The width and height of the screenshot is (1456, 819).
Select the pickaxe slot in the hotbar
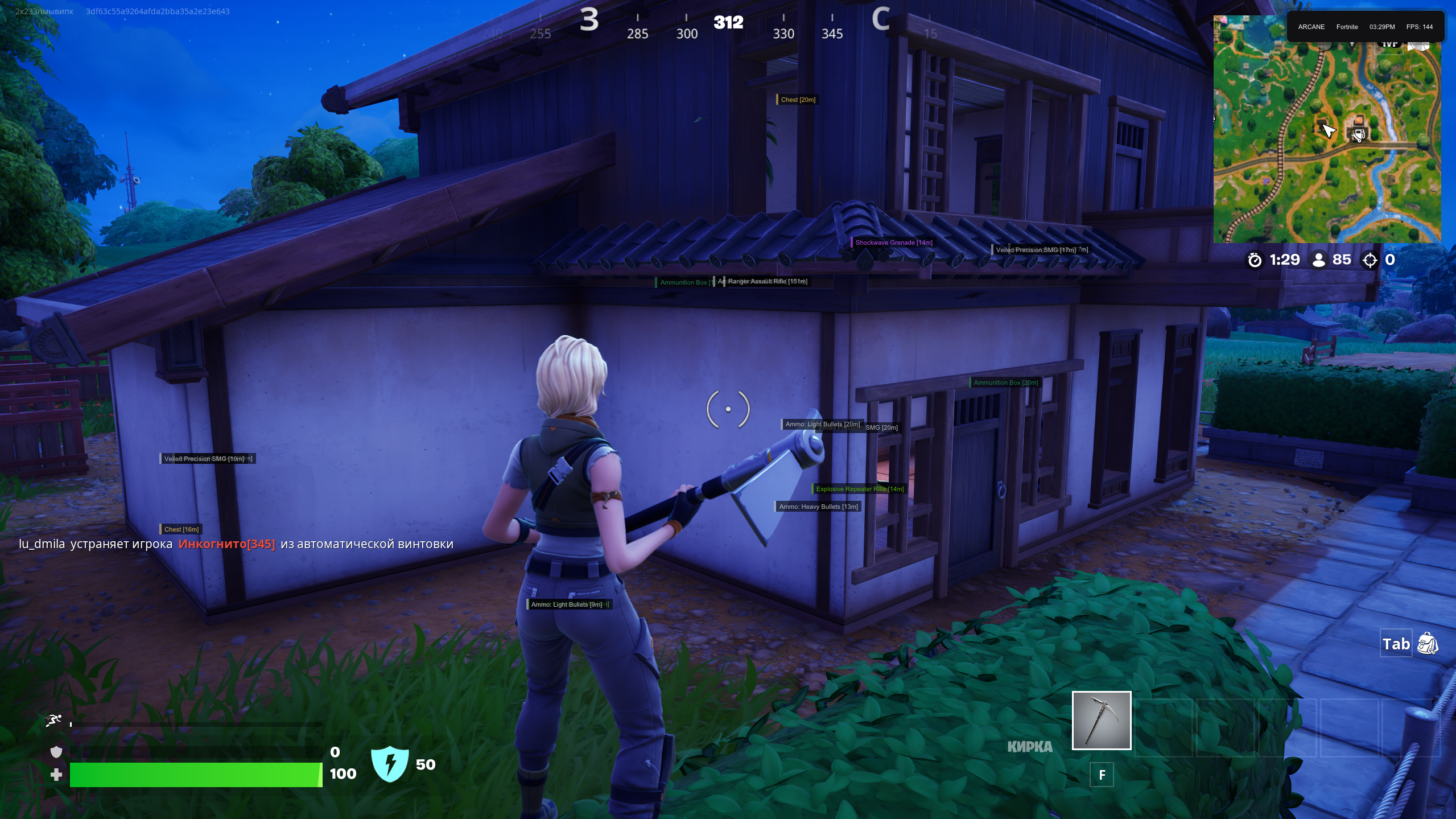pyautogui.click(x=1101, y=720)
